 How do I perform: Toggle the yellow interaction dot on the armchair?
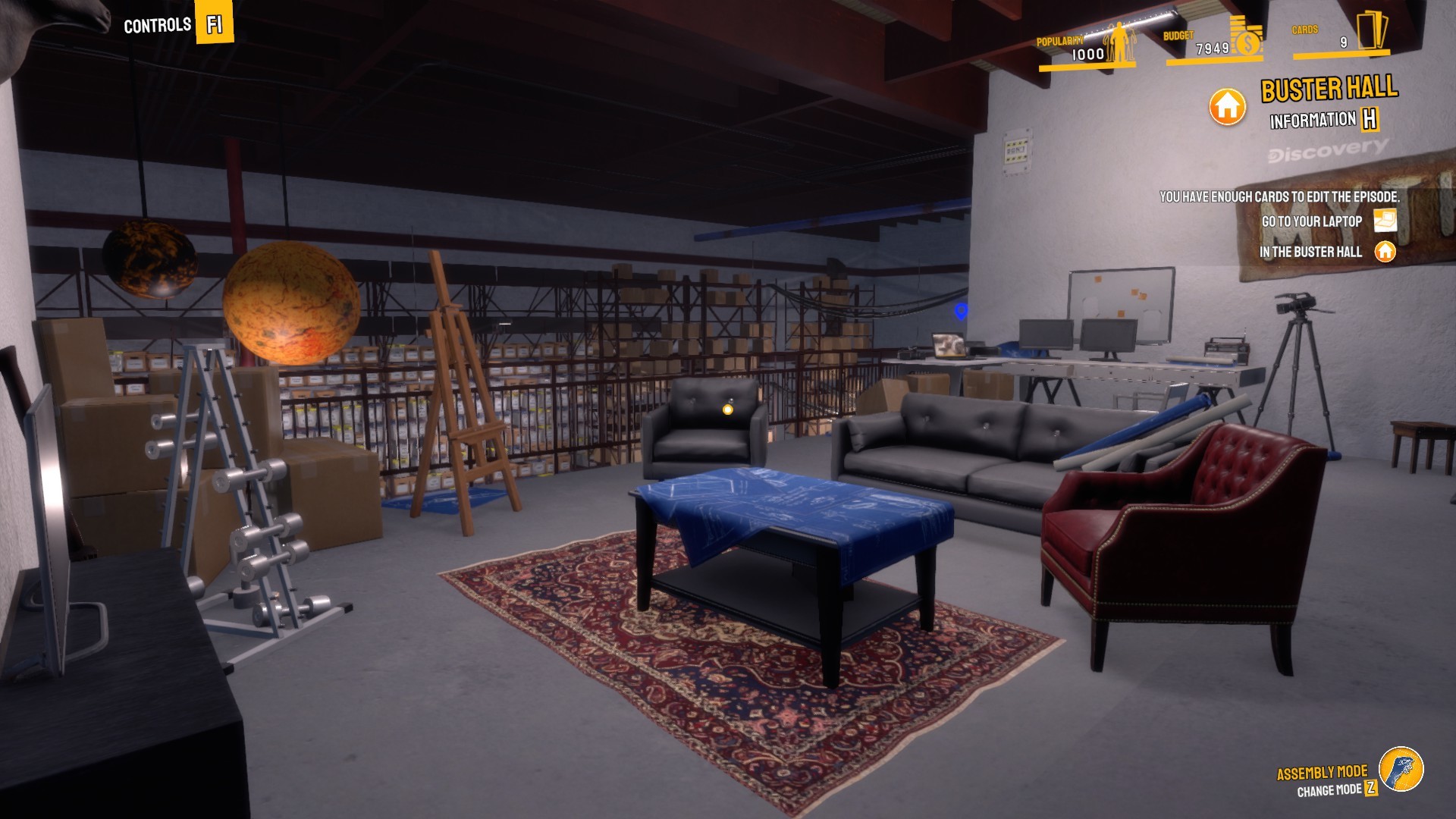click(x=727, y=410)
